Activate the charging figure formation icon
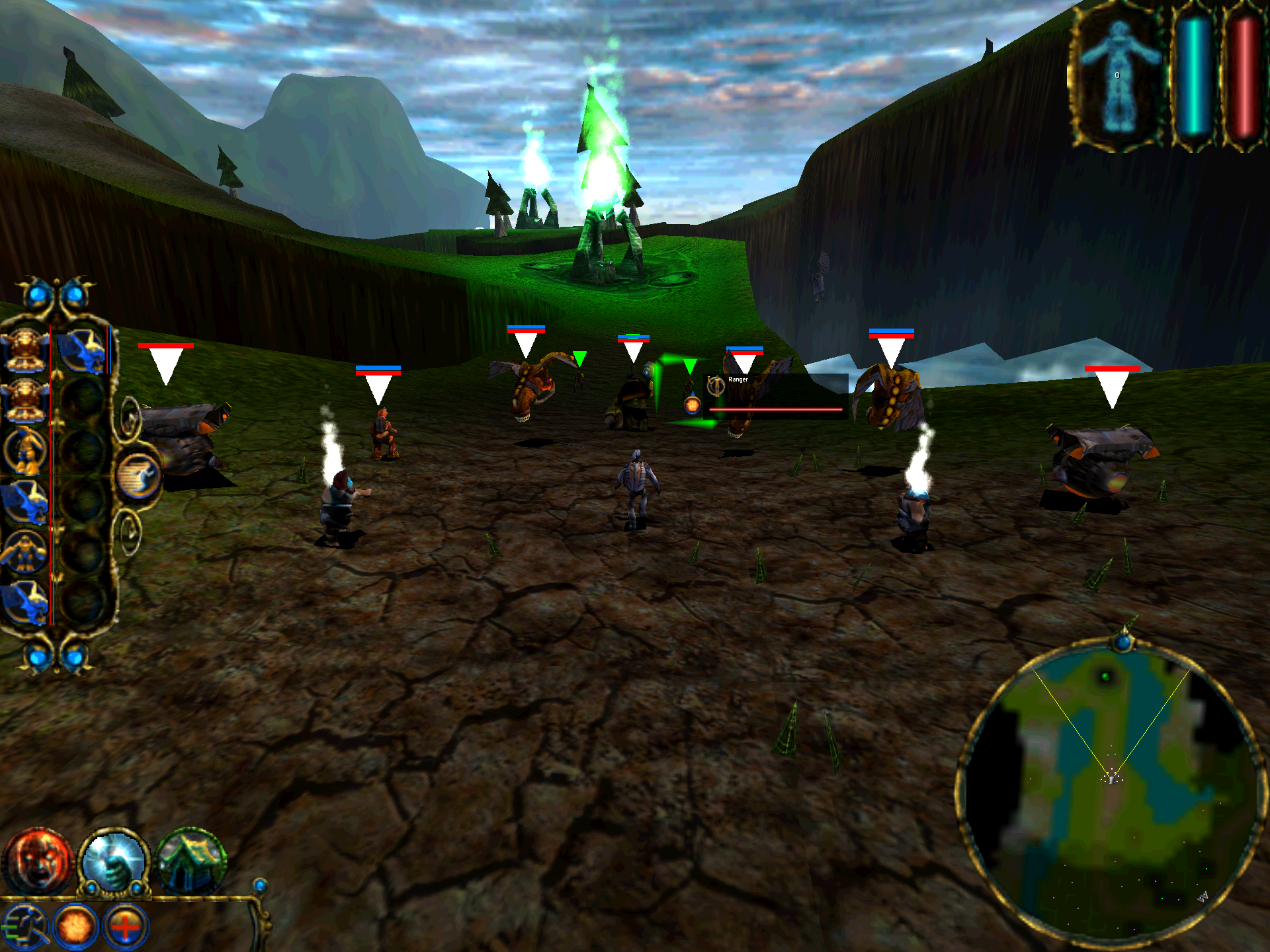The height and width of the screenshot is (952, 1270). click(139, 475)
